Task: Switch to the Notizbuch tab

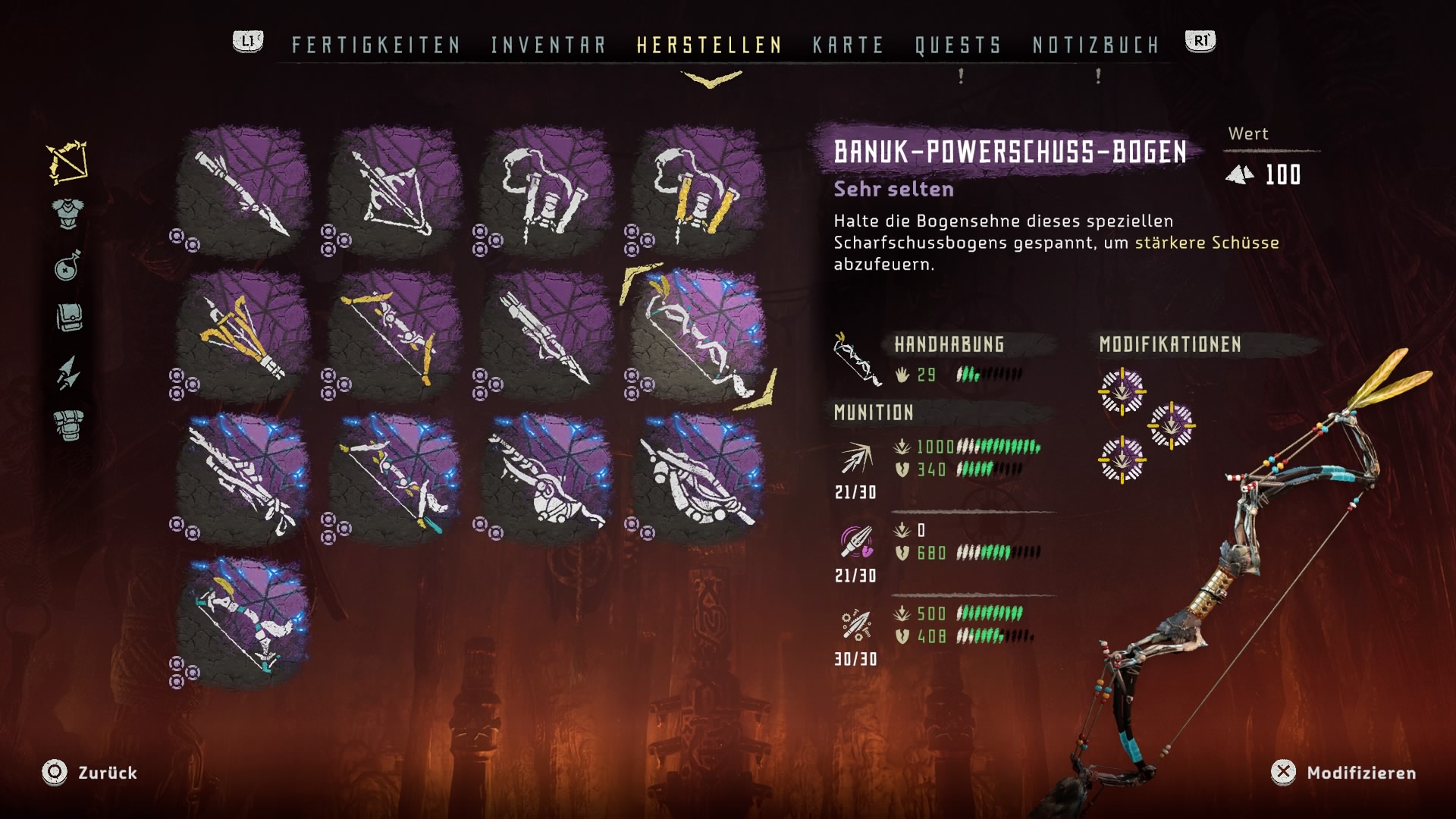Action: click(x=1096, y=45)
